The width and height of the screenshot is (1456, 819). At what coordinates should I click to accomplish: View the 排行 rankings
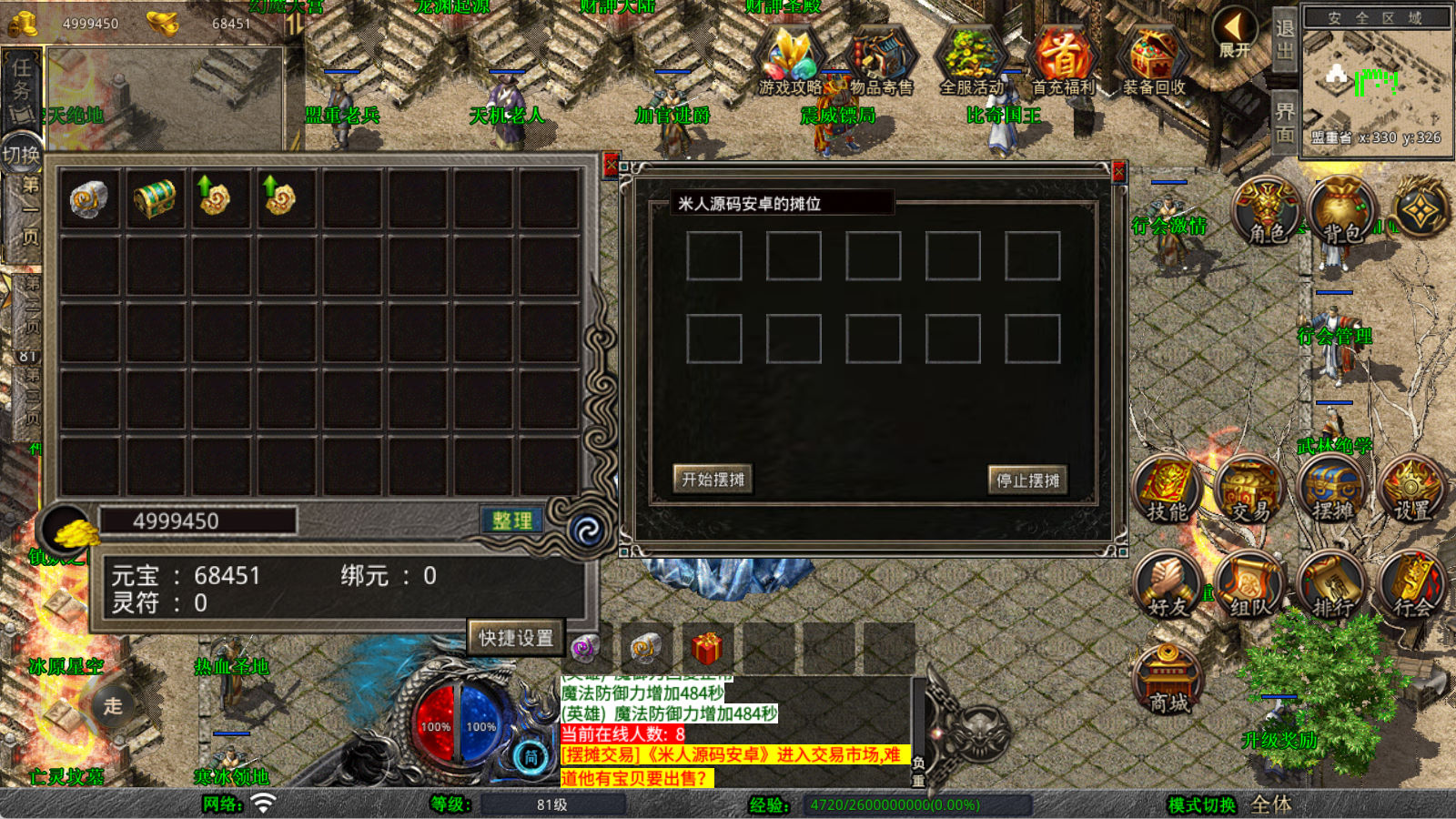click(1331, 587)
